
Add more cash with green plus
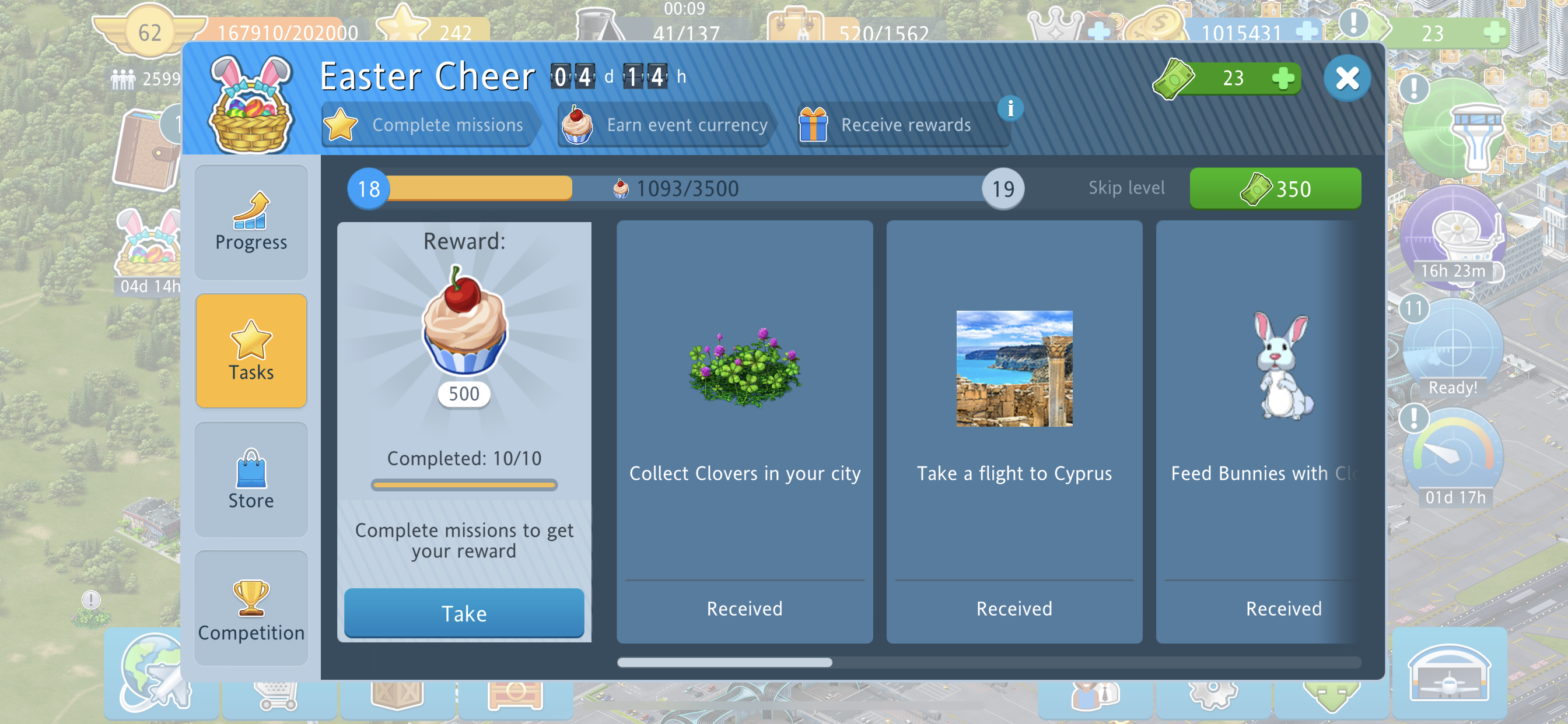(x=1283, y=78)
